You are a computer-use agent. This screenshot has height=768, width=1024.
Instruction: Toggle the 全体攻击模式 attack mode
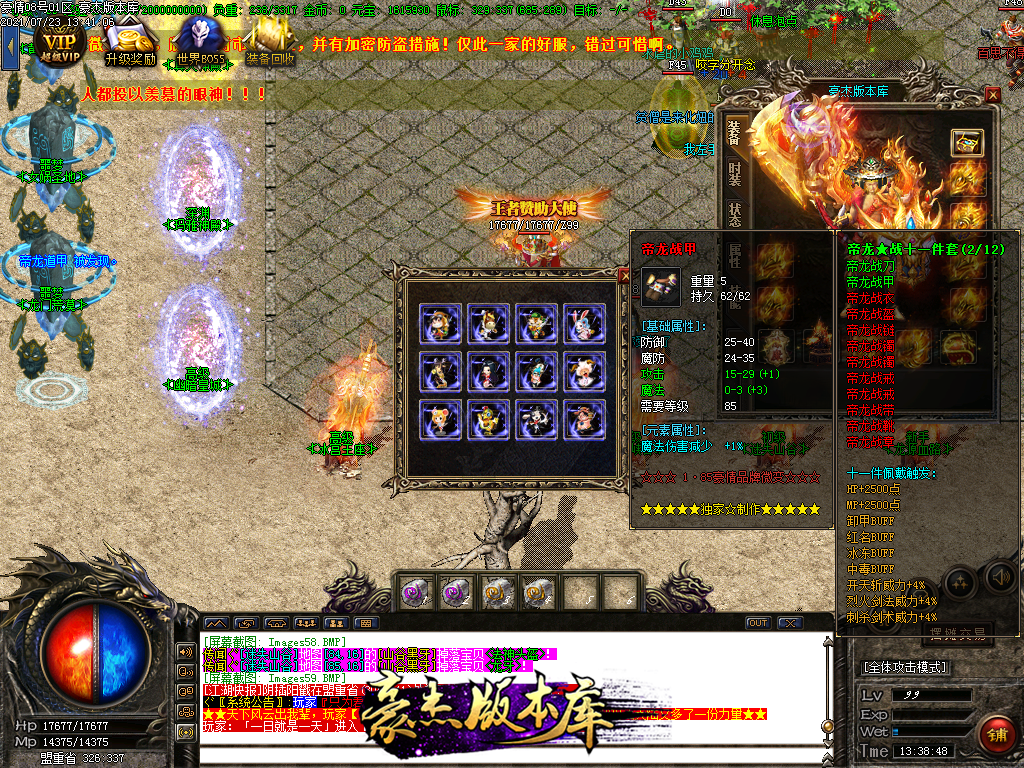(x=906, y=667)
